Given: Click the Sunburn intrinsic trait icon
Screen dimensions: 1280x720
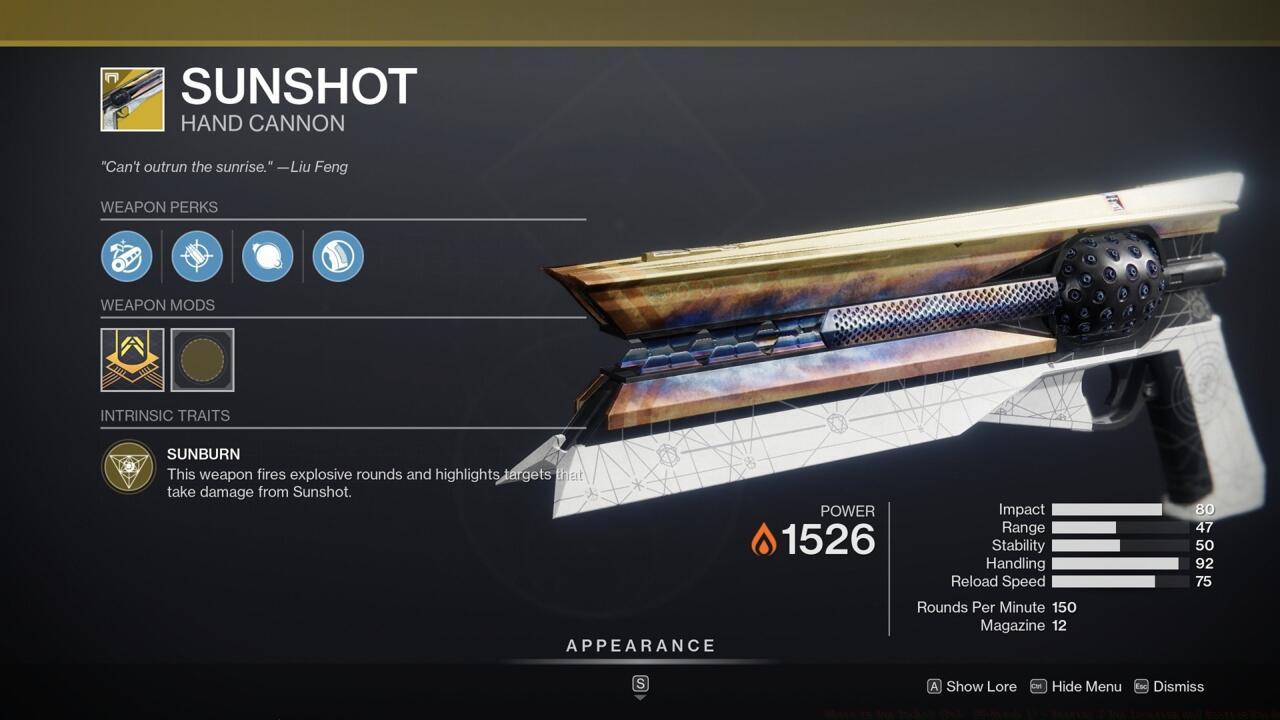Looking at the screenshot, I should click(x=127, y=467).
